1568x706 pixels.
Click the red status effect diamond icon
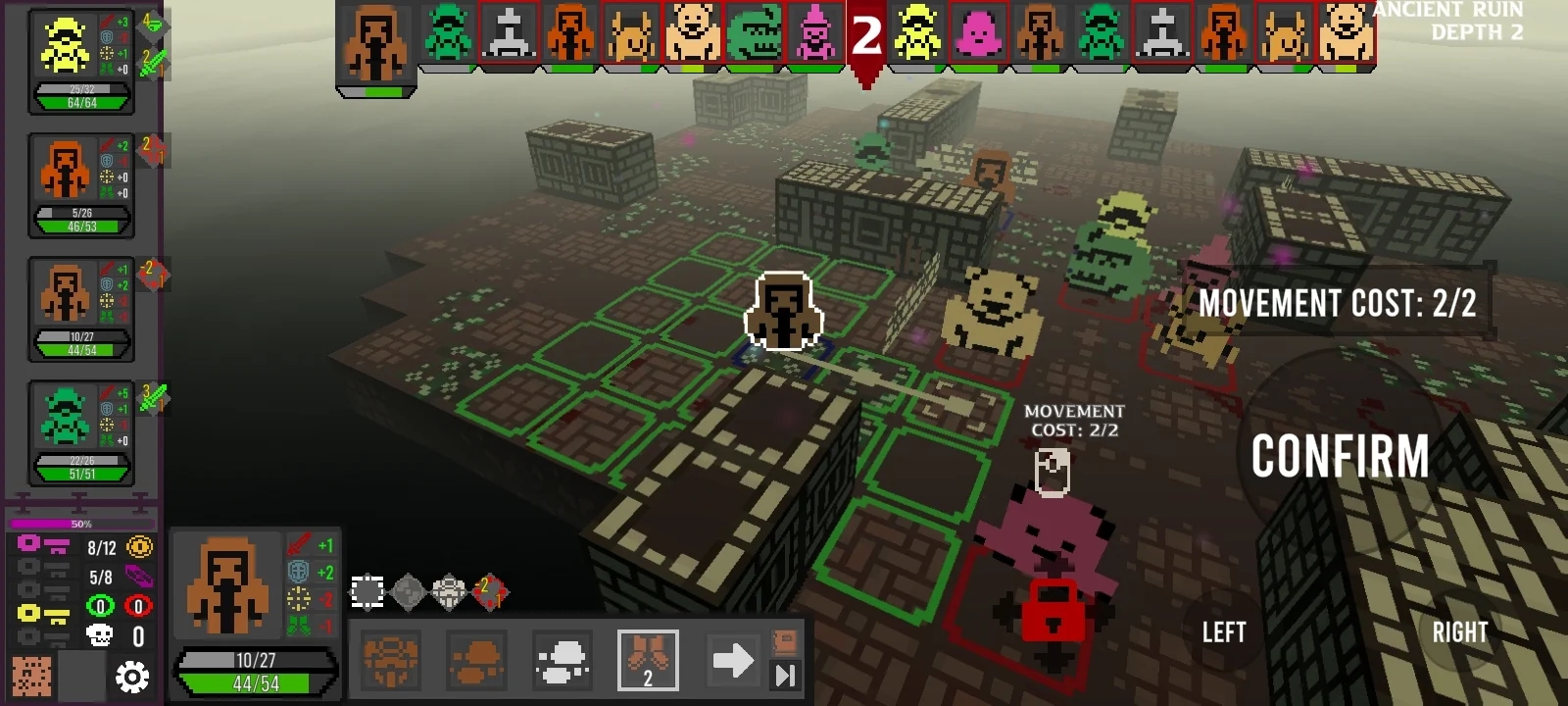click(489, 591)
